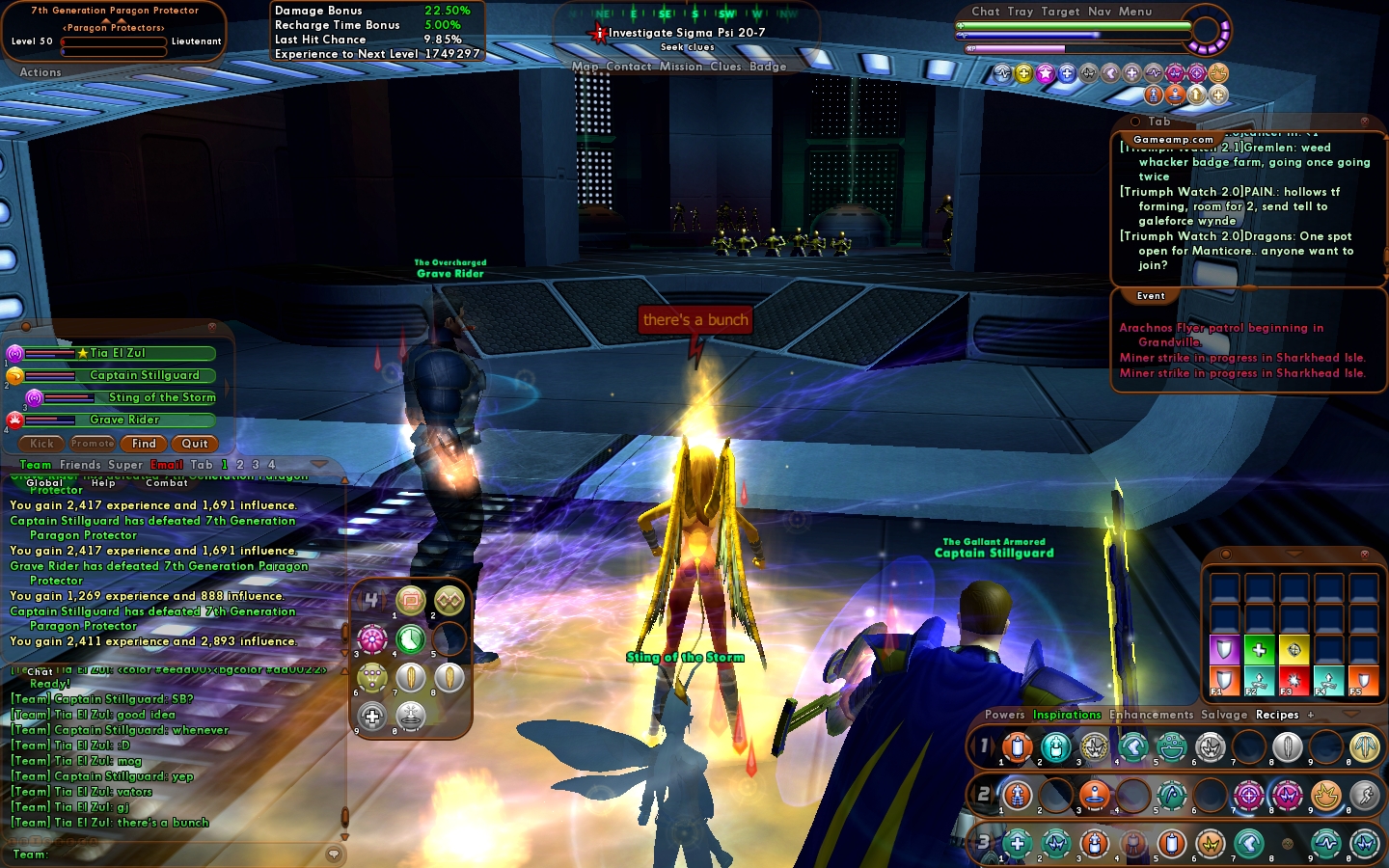Screen dimensions: 1389x868
Task: Quit the team with the Quit button
Action: click(x=195, y=444)
